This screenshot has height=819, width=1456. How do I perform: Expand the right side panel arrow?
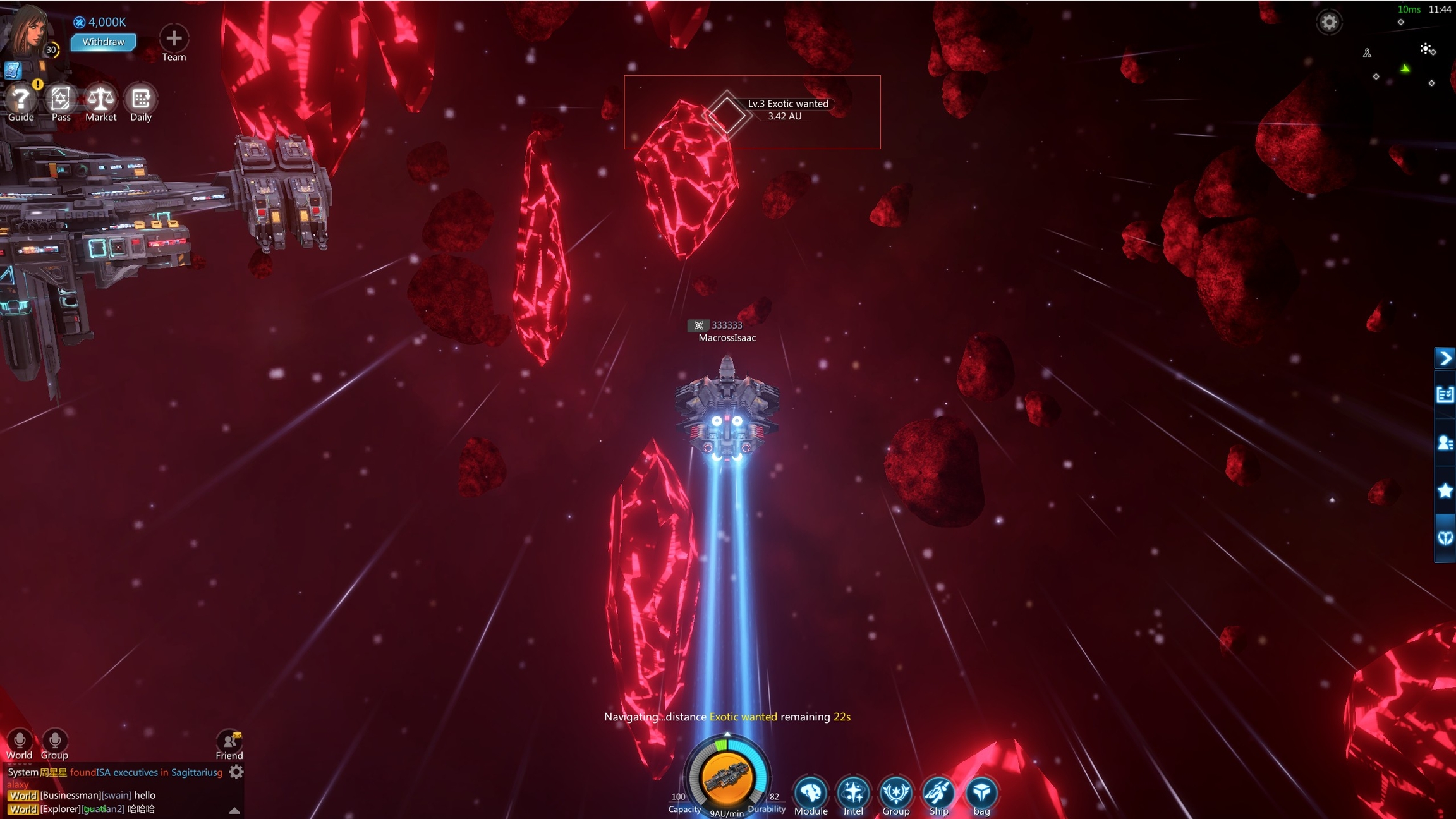coord(1445,358)
